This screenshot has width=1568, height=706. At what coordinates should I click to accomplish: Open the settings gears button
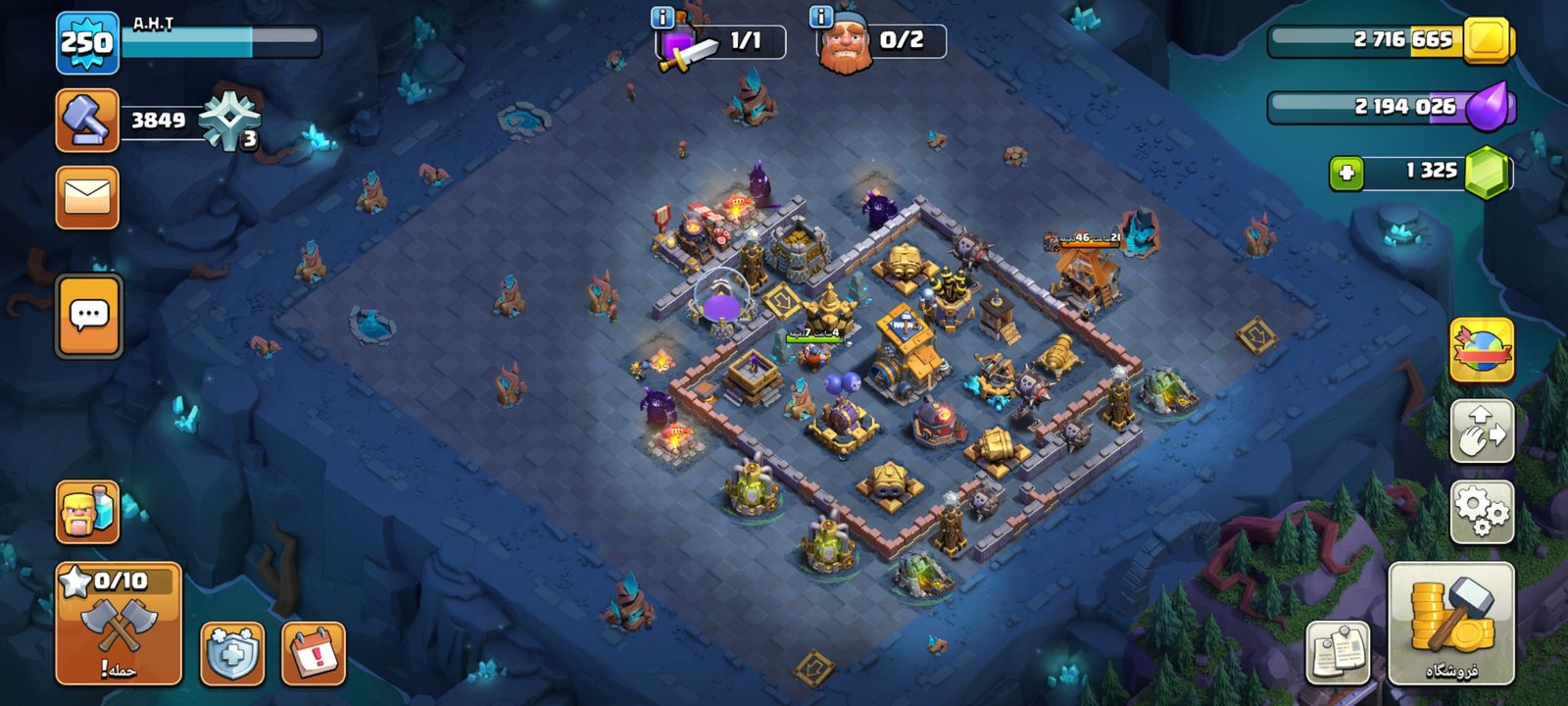(1482, 512)
